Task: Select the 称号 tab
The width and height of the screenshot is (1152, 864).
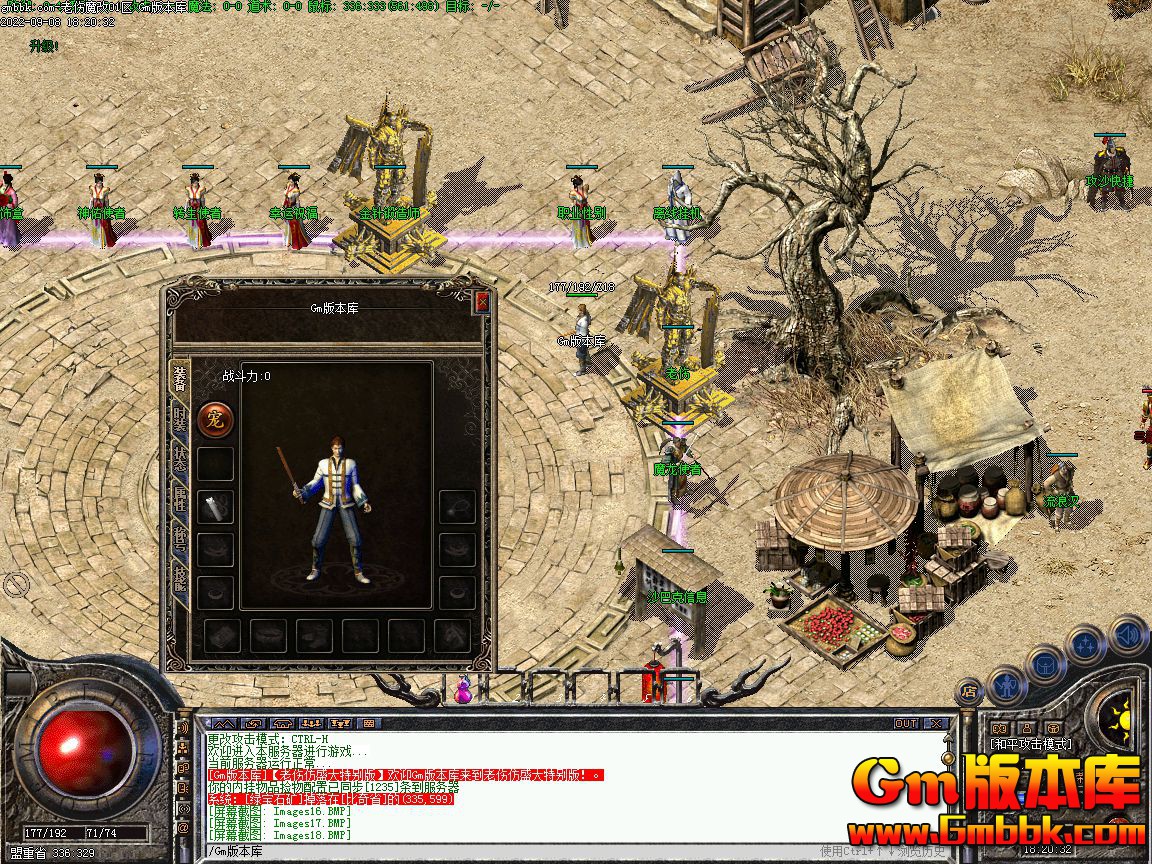Action: (180, 540)
